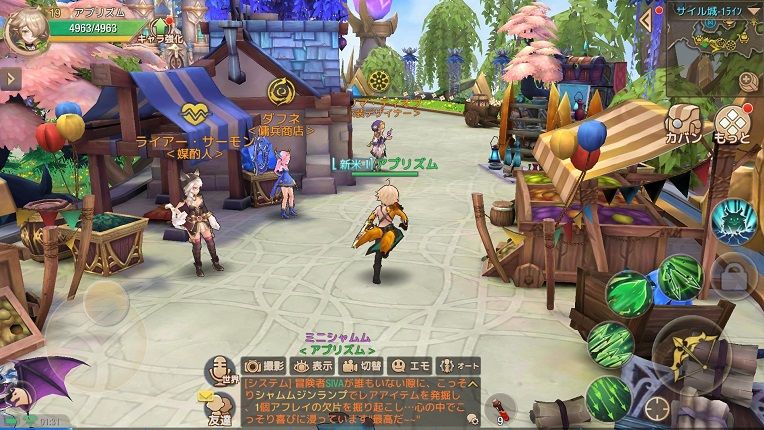764x430 pixels.
Task: Choose the 切替 switch button
Action: point(360,366)
